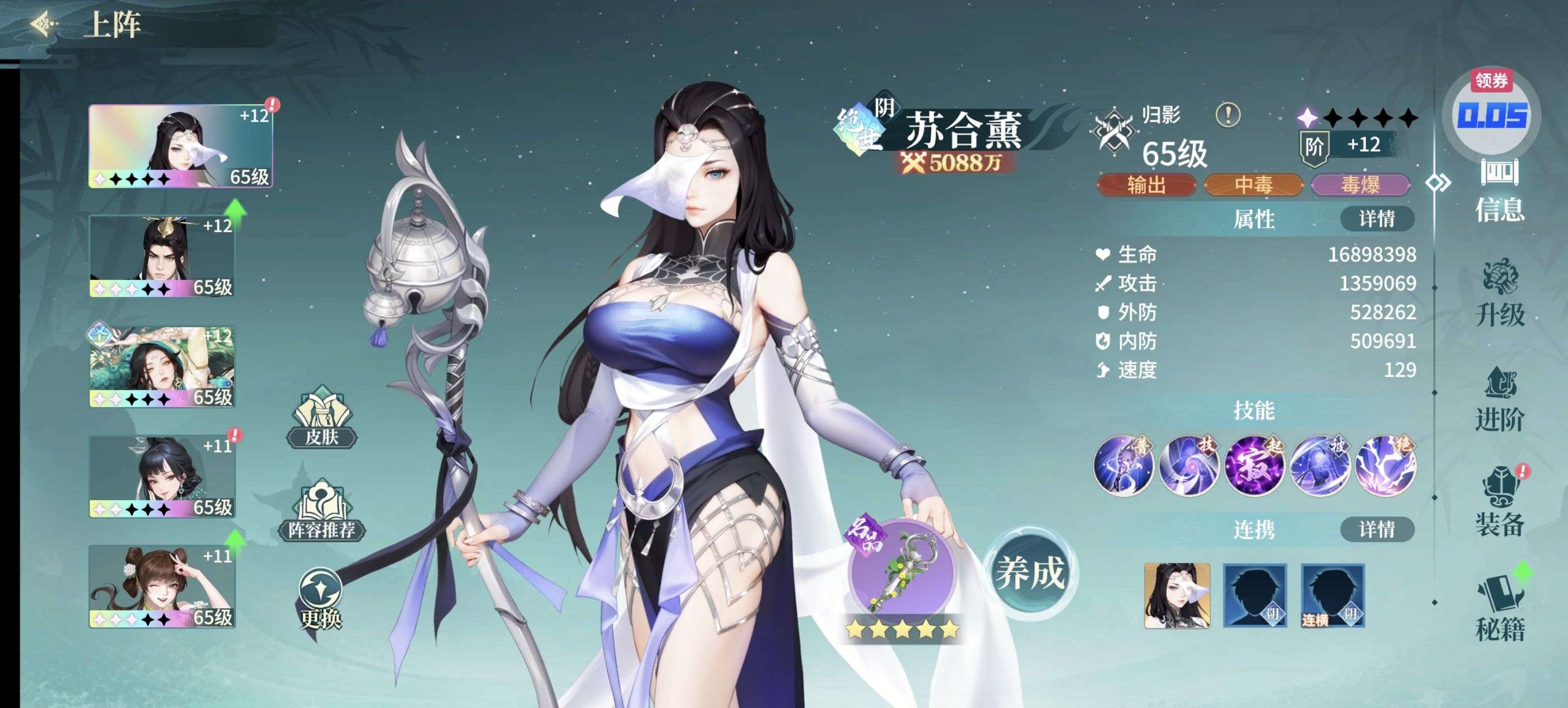This screenshot has width=1568, height=708.
Task: Claim the 领券 0.05 coupon offer
Action: pyautogui.click(x=1491, y=113)
